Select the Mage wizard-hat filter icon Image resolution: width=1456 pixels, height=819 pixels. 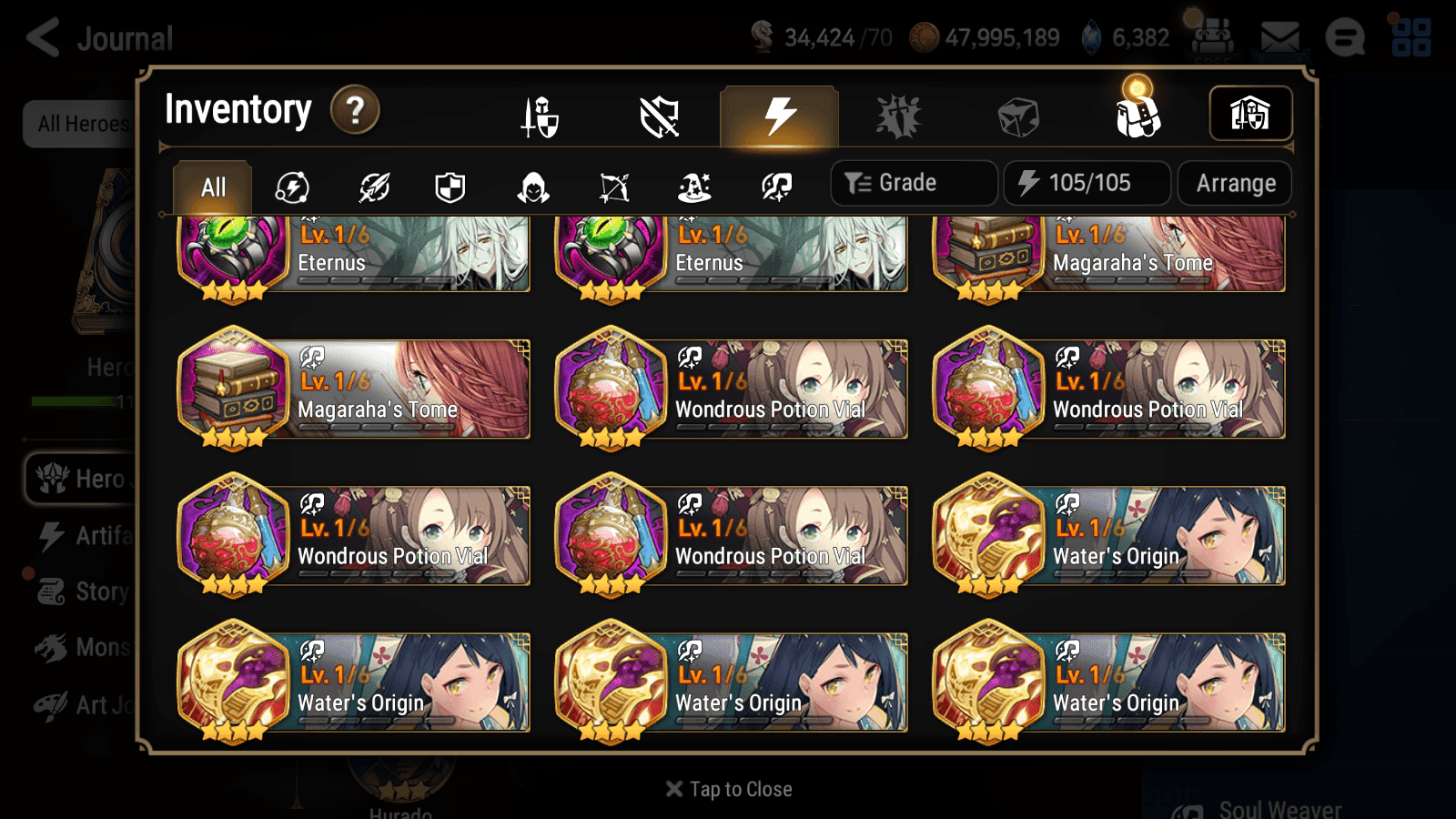(x=694, y=187)
